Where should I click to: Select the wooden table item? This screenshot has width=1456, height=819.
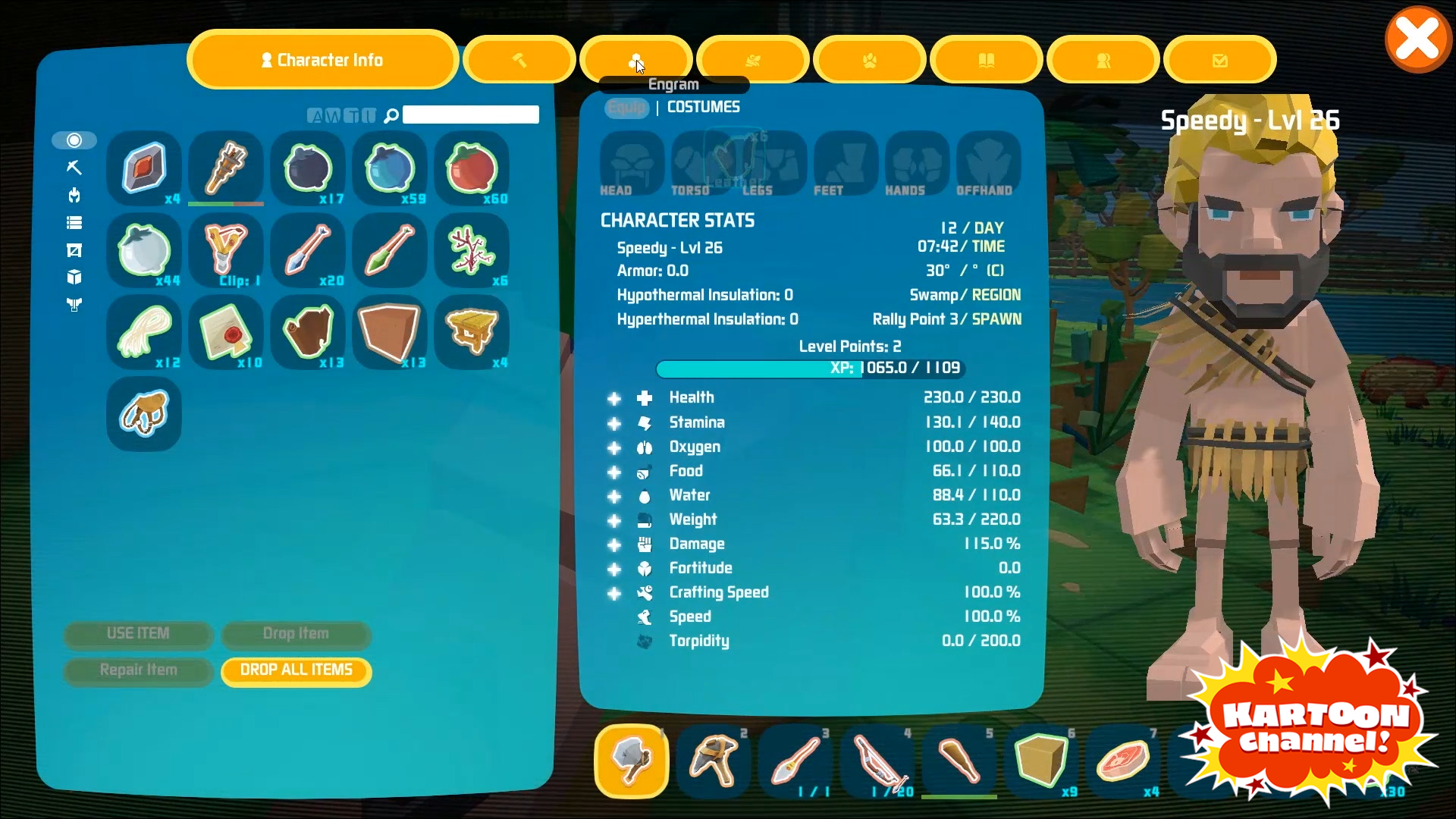coord(472,331)
